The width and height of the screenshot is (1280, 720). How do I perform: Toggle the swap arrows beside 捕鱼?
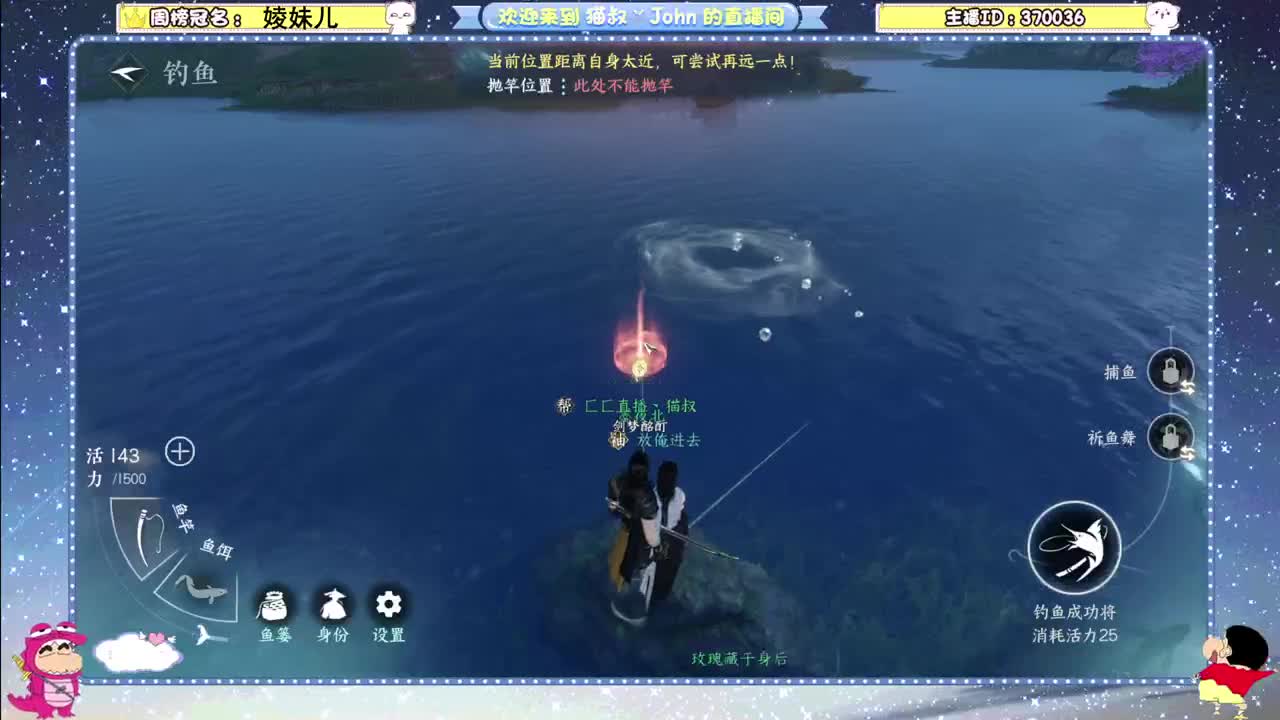(x=1189, y=388)
